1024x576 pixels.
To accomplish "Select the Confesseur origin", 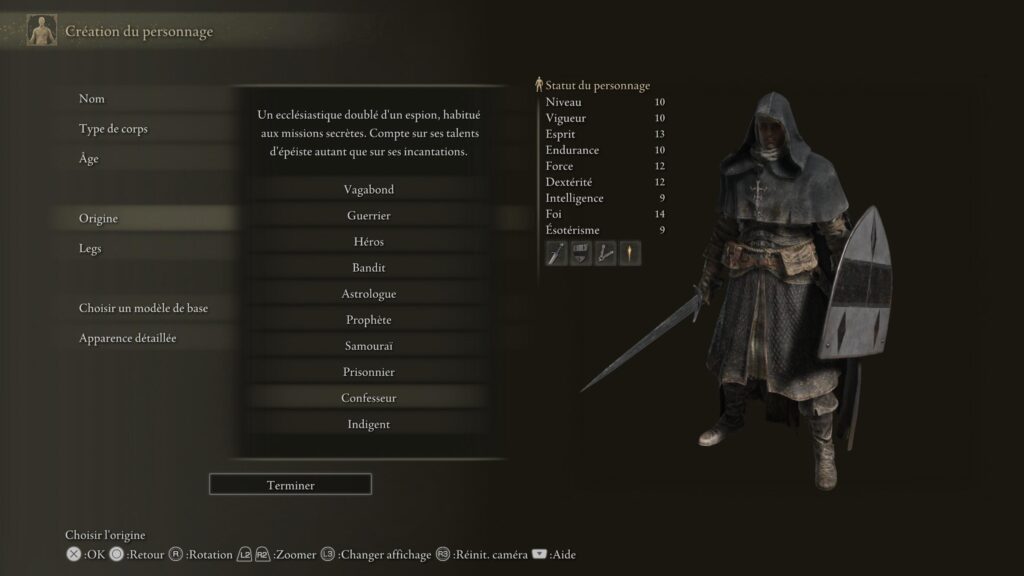I will (x=368, y=398).
